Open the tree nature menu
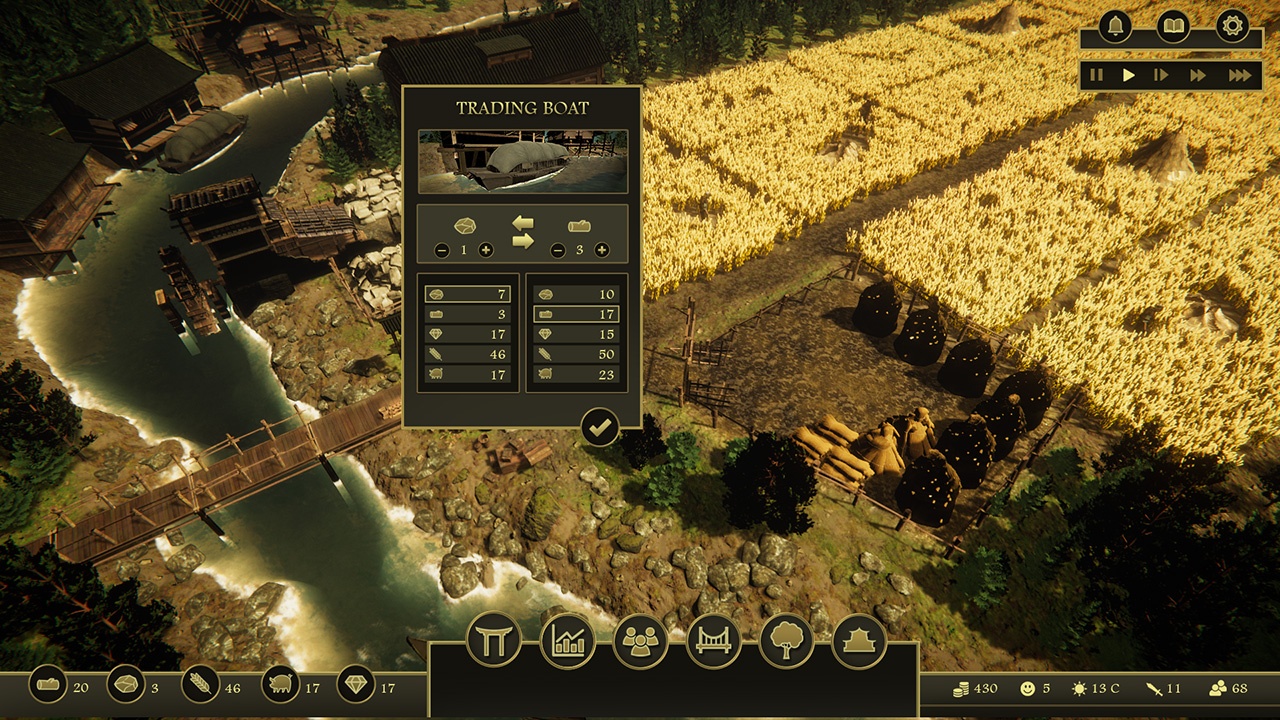Viewport: 1280px width, 720px height. coord(786,640)
